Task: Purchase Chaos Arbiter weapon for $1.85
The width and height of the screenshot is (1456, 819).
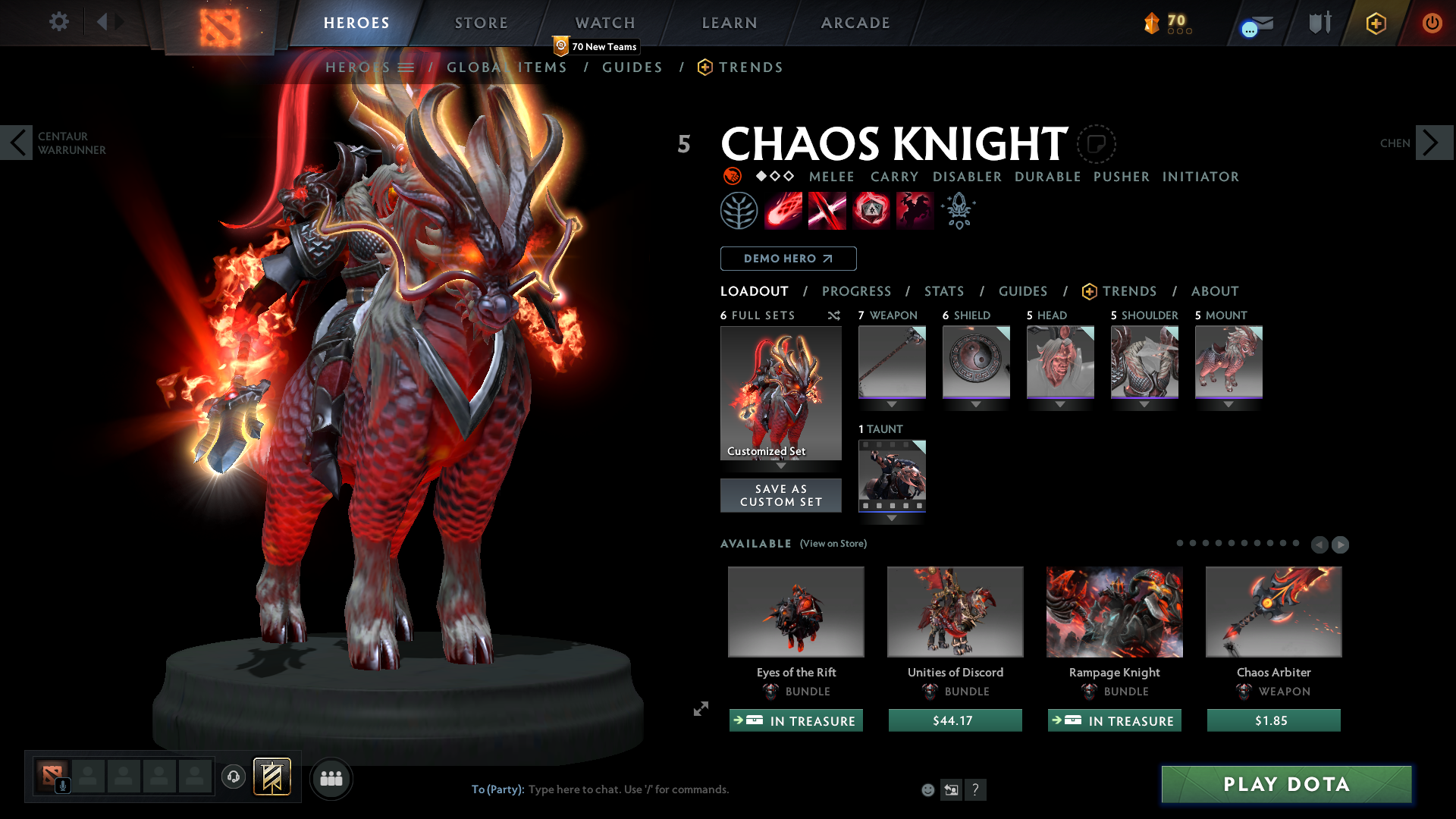Action: tap(1273, 720)
